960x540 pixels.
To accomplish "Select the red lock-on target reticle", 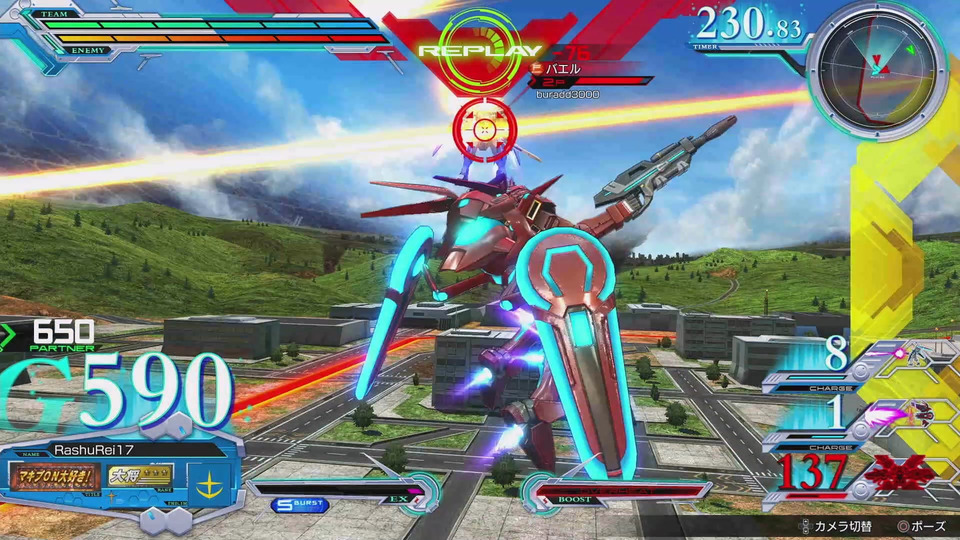I will click(484, 129).
